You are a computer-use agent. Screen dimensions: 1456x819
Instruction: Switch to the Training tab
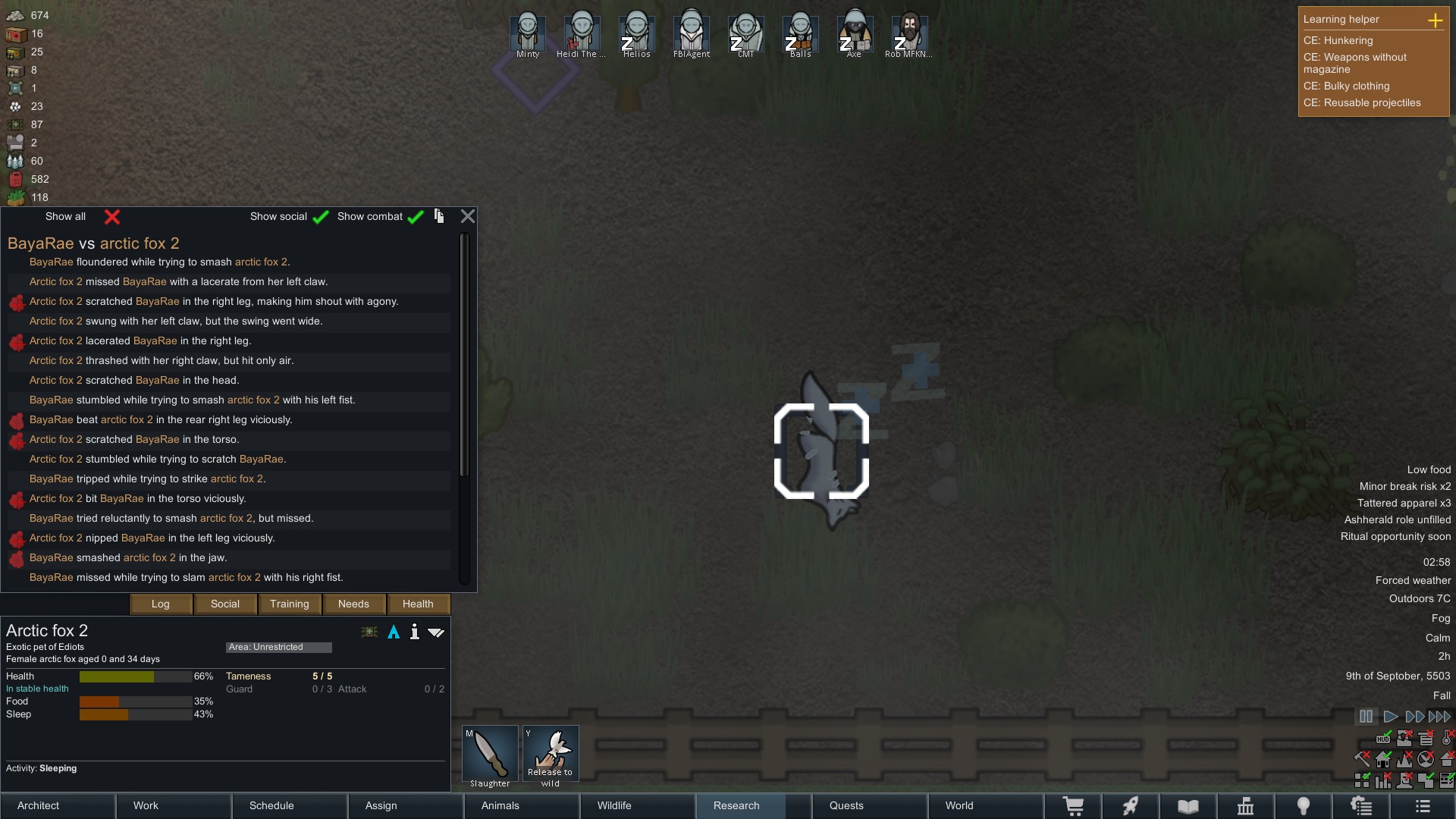coord(290,604)
